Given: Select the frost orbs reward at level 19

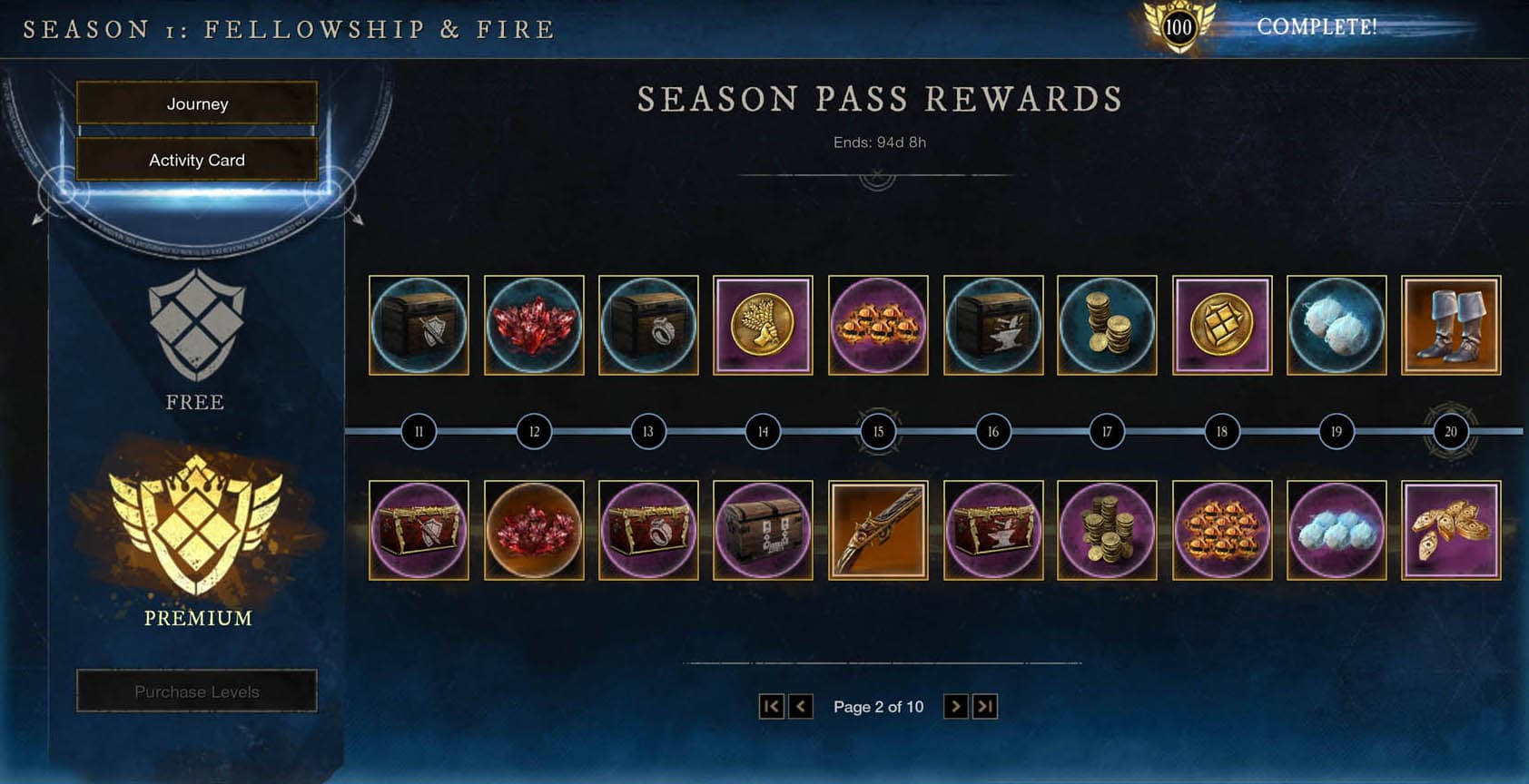Looking at the screenshot, I should (x=1337, y=326).
